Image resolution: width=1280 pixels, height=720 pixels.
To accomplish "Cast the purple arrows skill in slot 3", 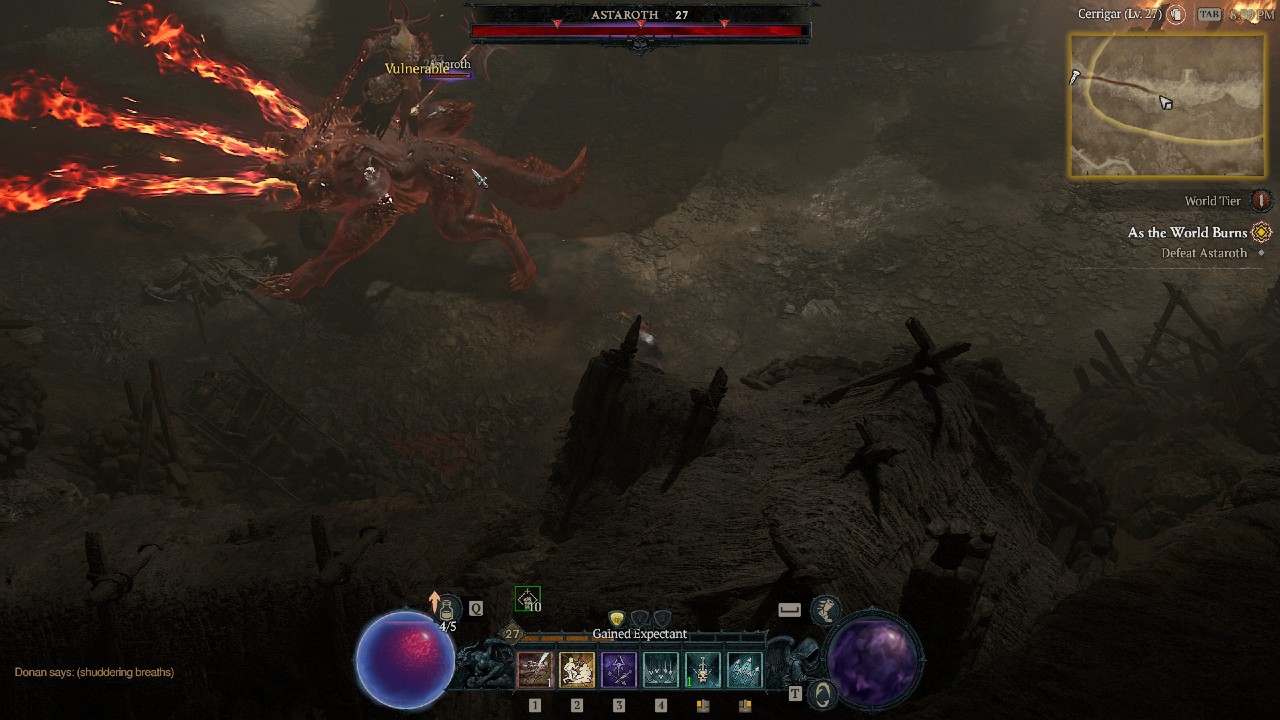I will click(x=619, y=670).
